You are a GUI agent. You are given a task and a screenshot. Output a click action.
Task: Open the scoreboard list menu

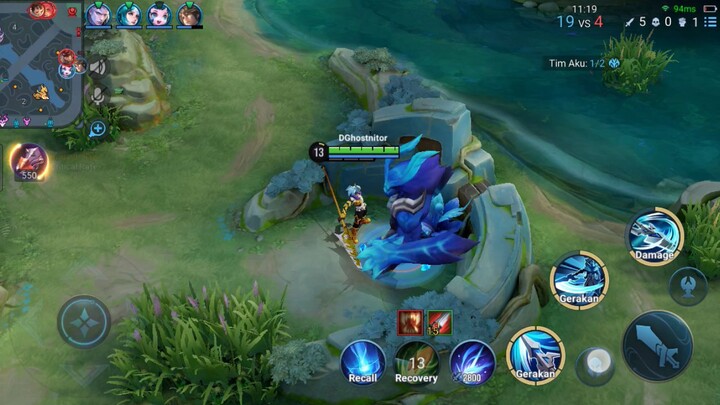point(710,21)
